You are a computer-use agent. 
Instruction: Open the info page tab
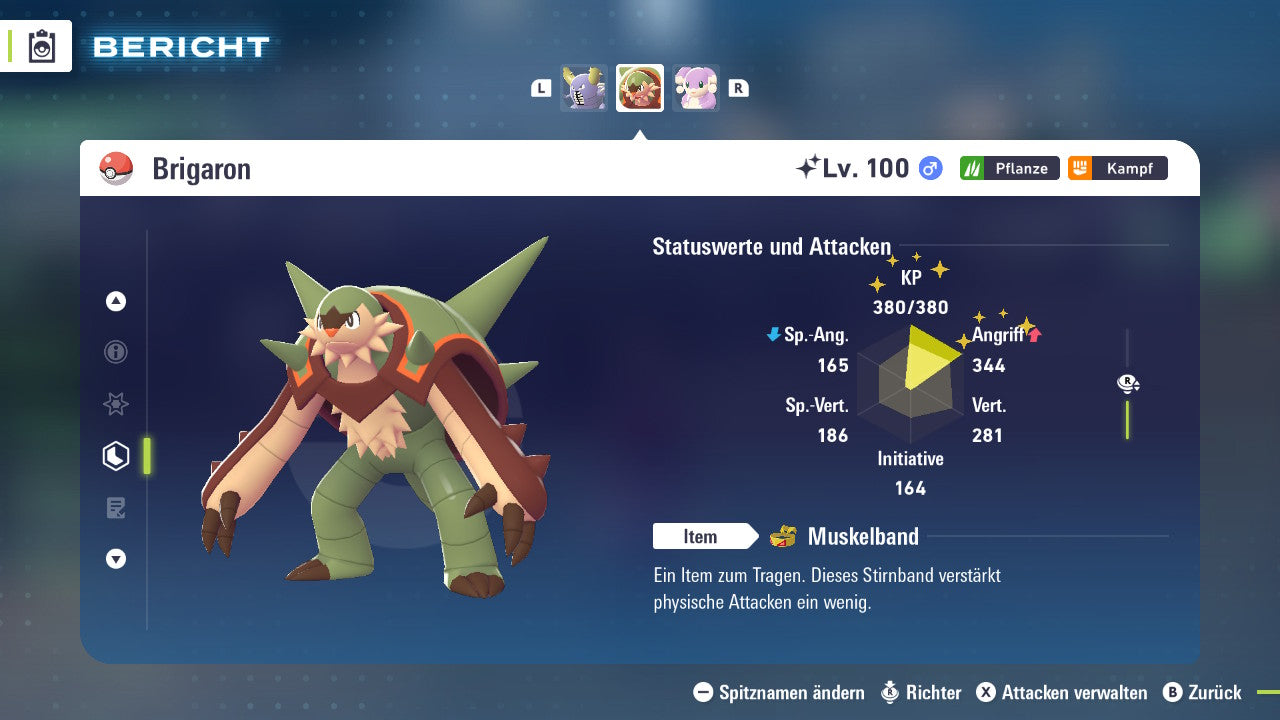pyautogui.click(x=116, y=352)
